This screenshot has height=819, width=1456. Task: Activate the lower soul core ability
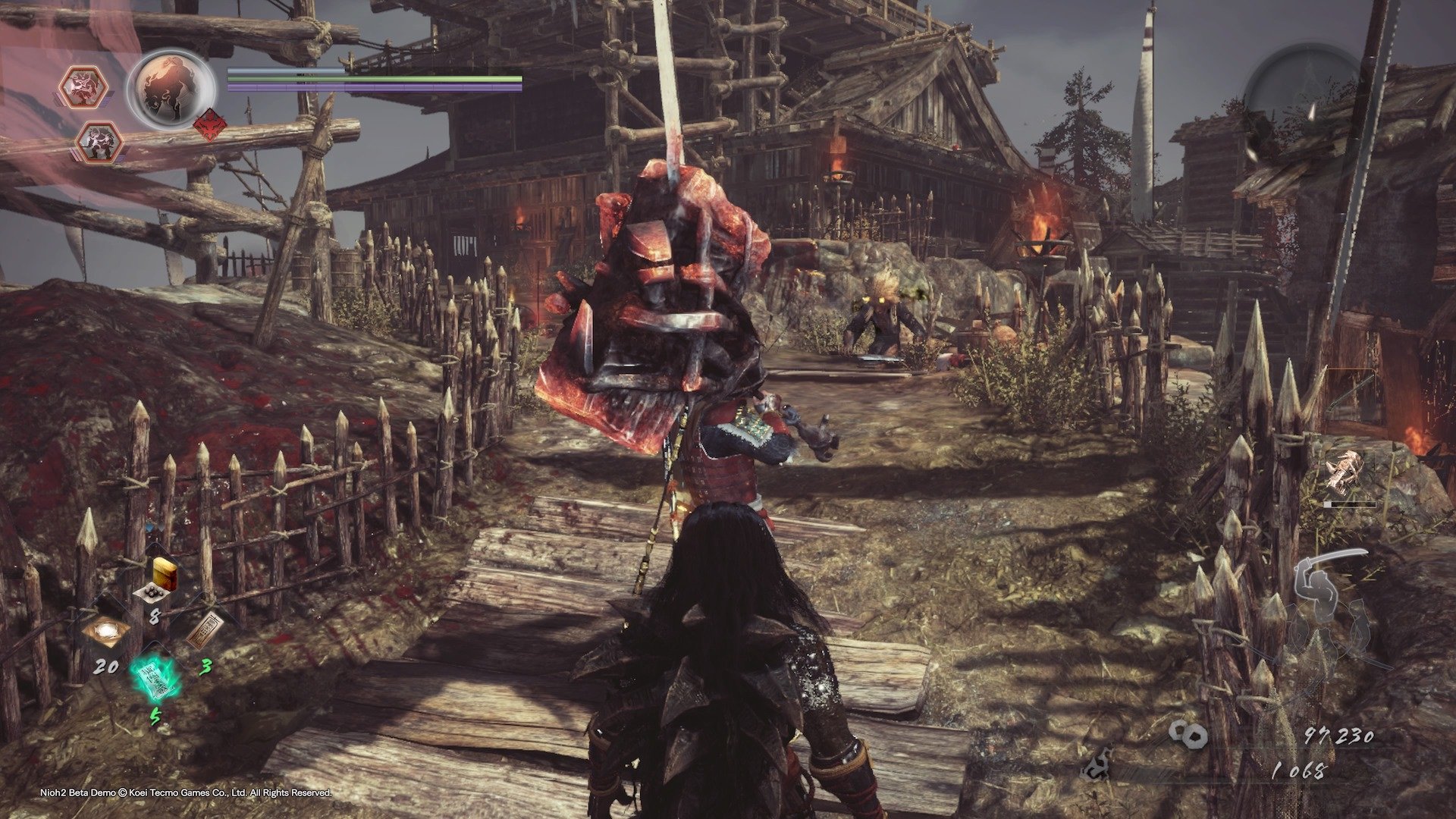pos(99,143)
